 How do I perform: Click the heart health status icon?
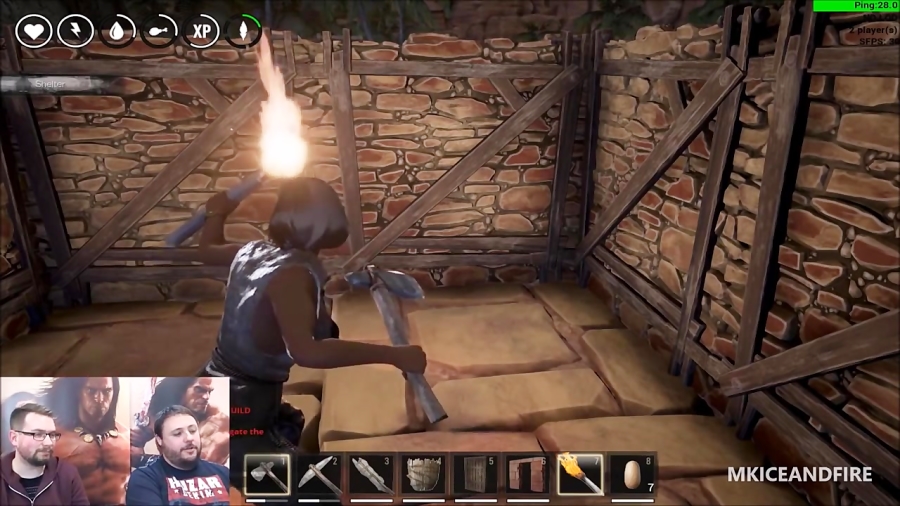pyautogui.click(x=34, y=30)
